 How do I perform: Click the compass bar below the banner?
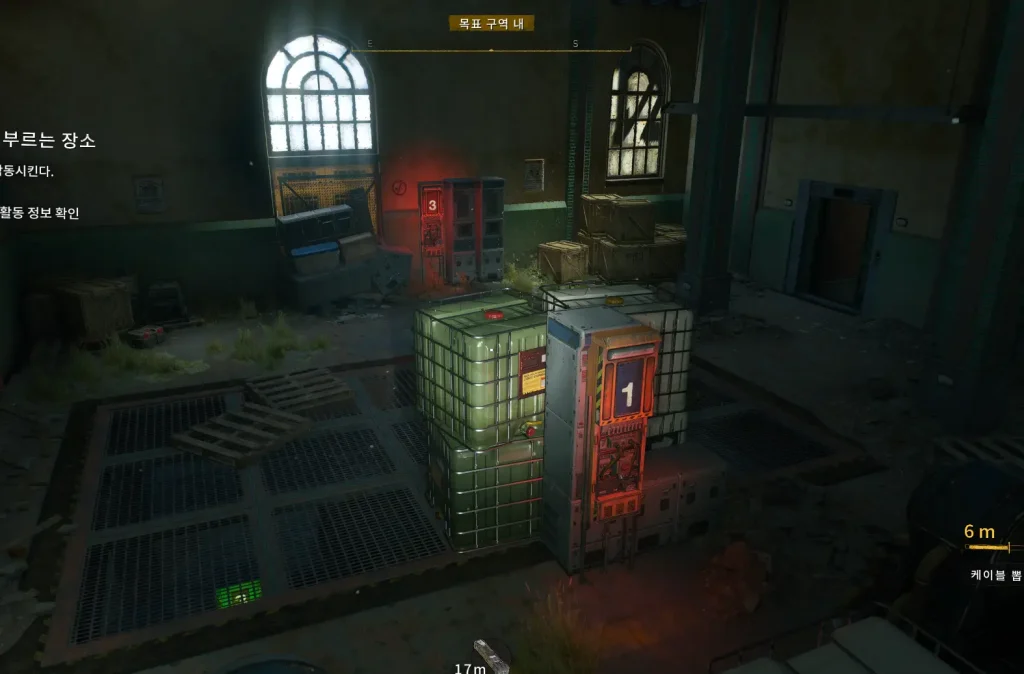pyautogui.click(x=490, y=49)
